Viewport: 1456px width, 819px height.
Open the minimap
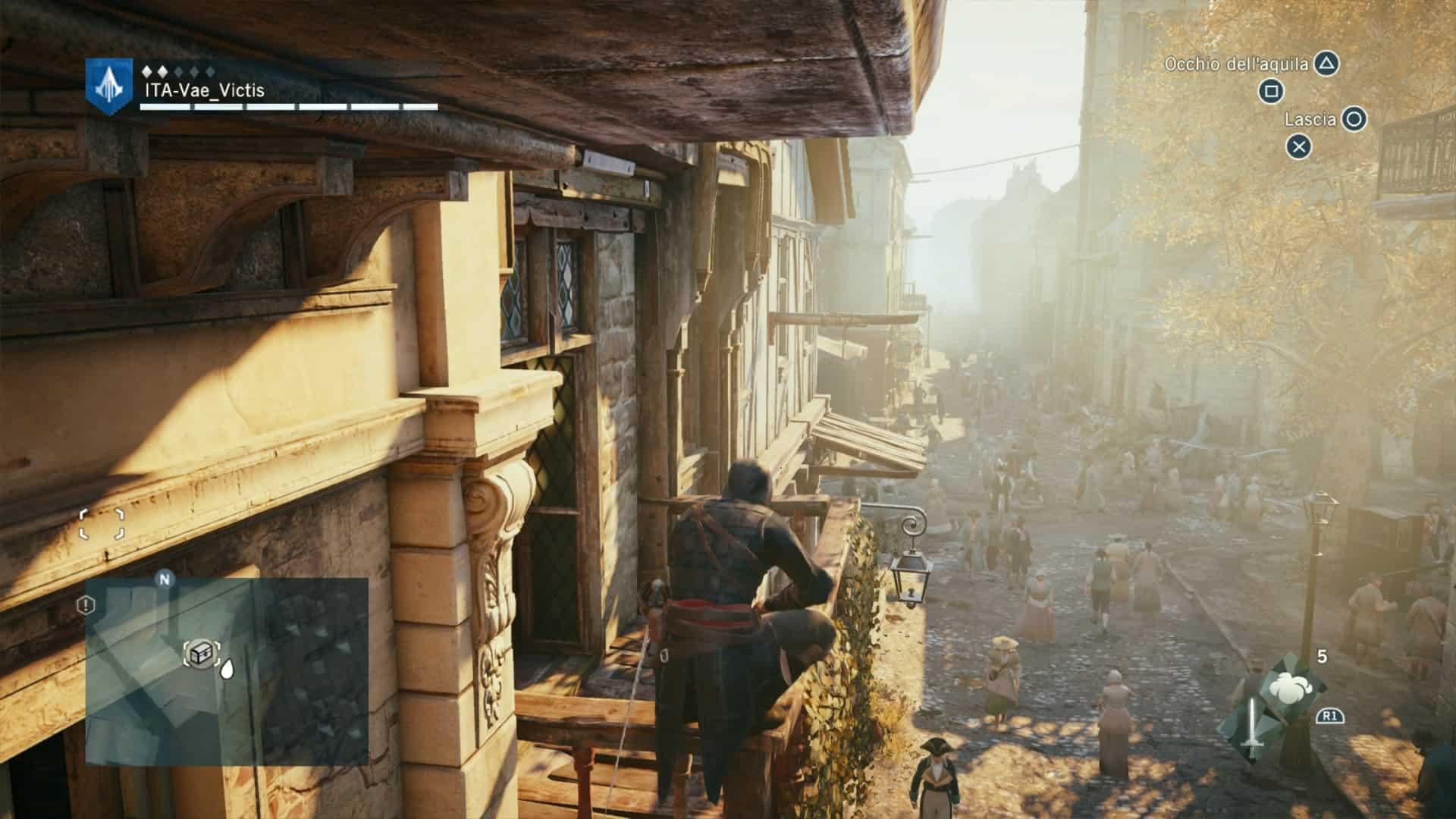pyautogui.click(x=227, y=671)
